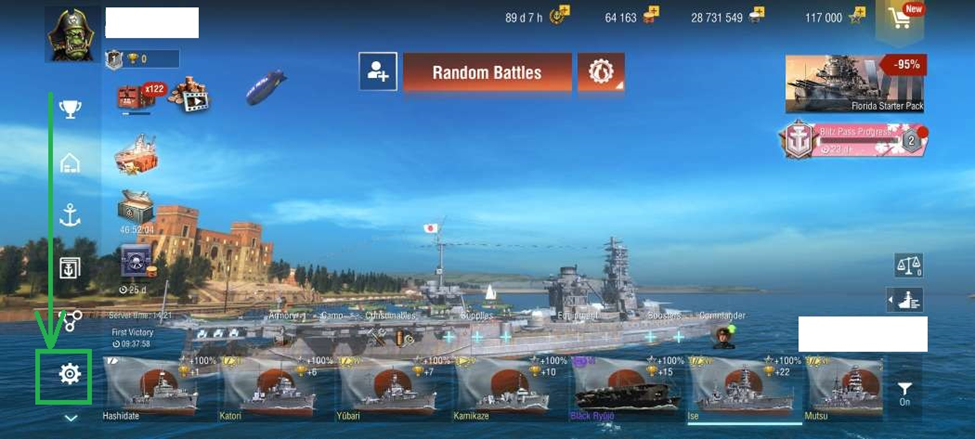Open the settings gear in the sidebar

69,374
